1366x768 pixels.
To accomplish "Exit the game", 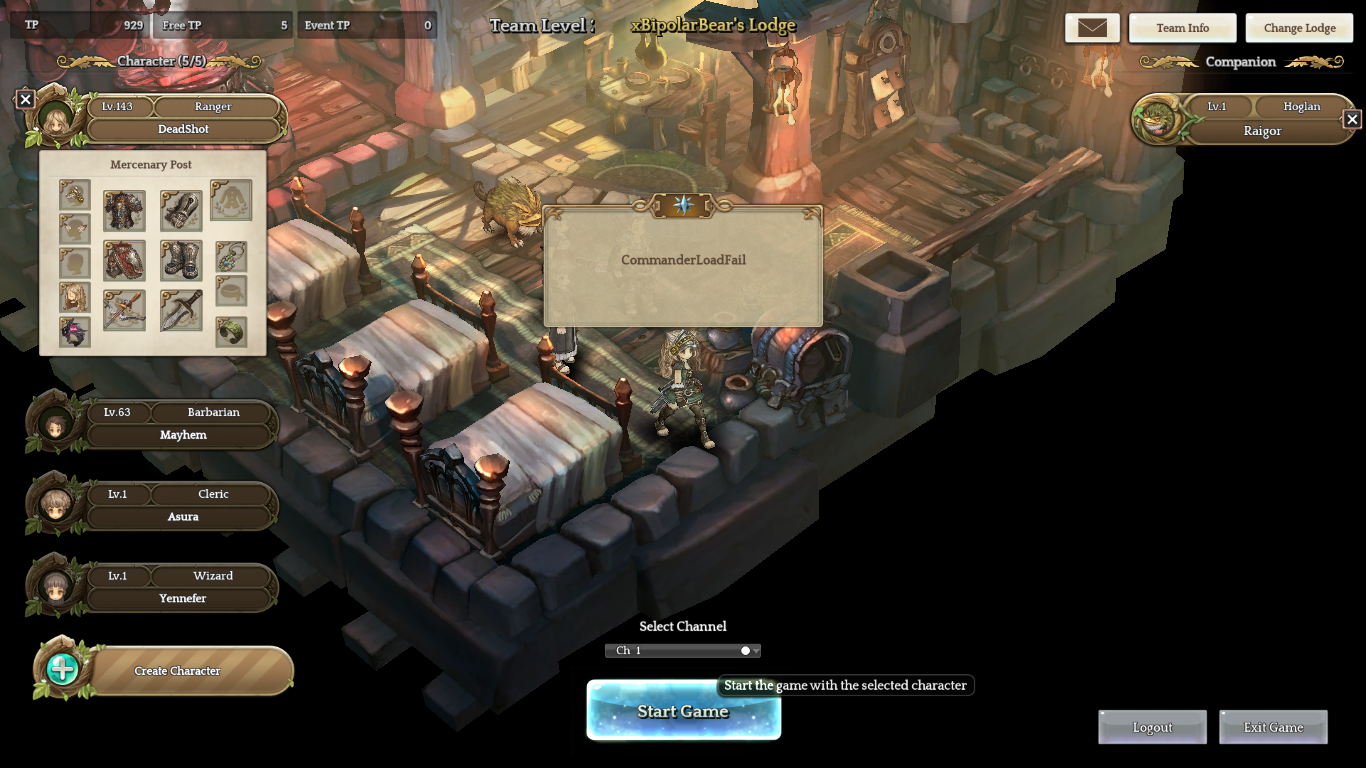I will tap(1273, 727).
